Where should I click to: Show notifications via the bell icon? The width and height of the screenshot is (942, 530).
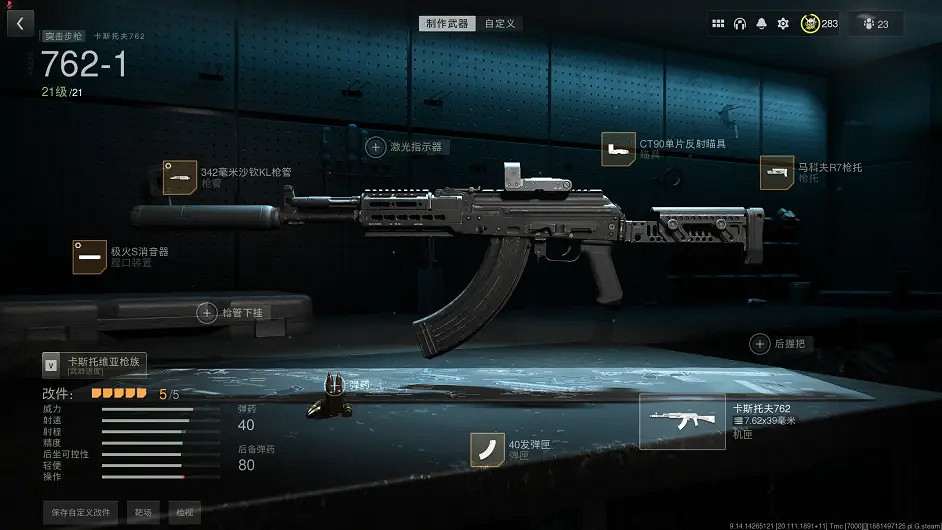[761, 23]
